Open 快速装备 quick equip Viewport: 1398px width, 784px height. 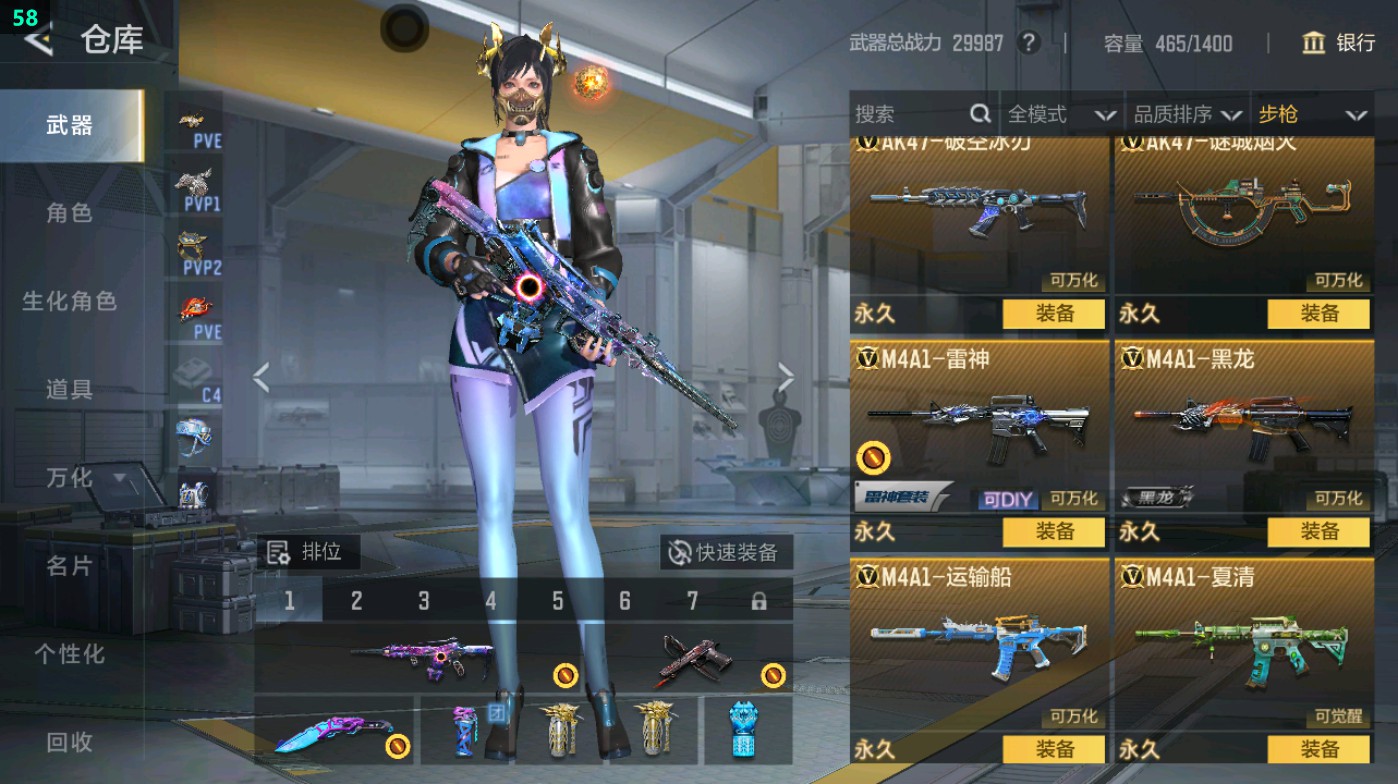click(x=725, y=552)
